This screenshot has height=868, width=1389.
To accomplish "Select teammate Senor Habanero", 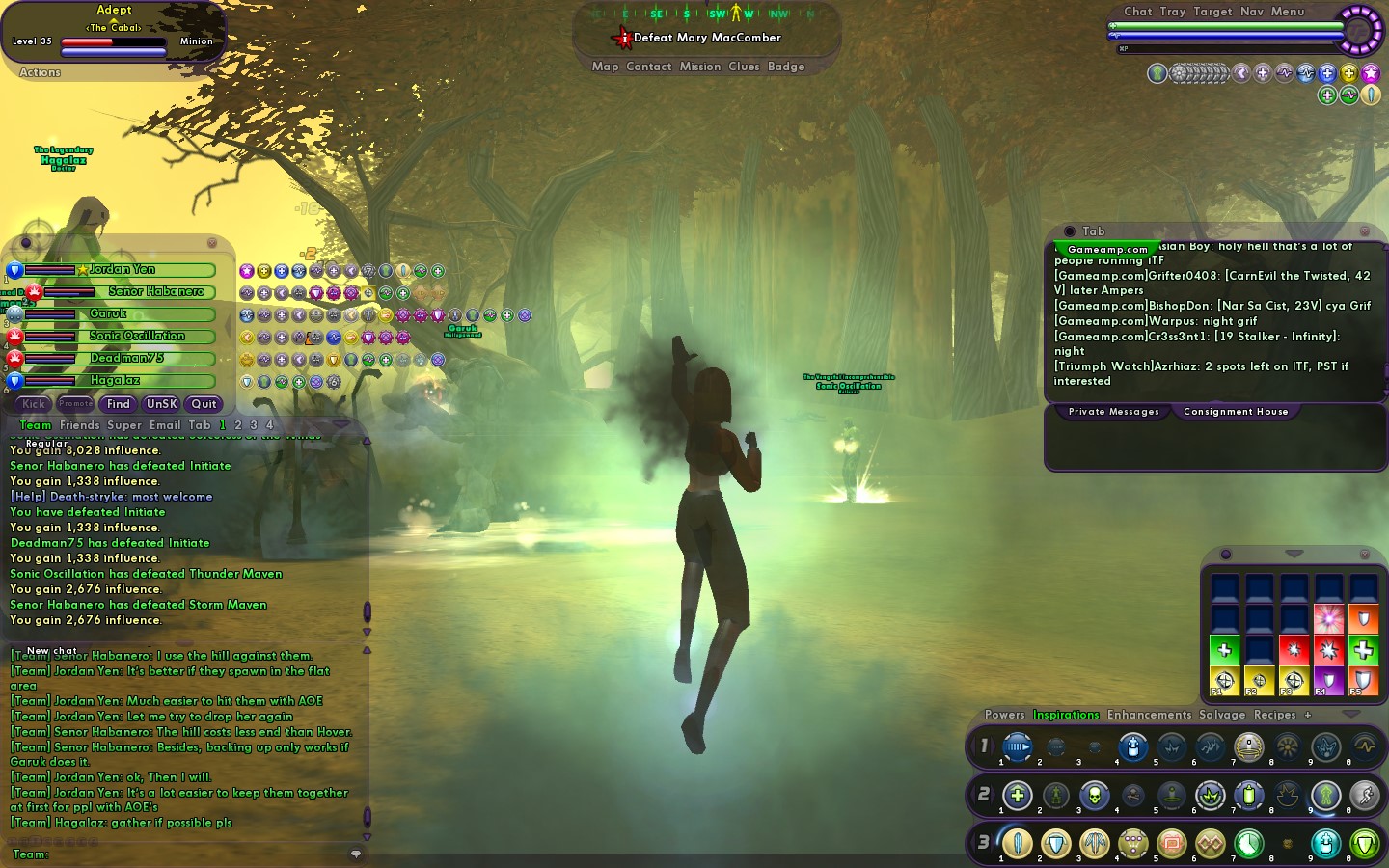I will pos(155,291).
